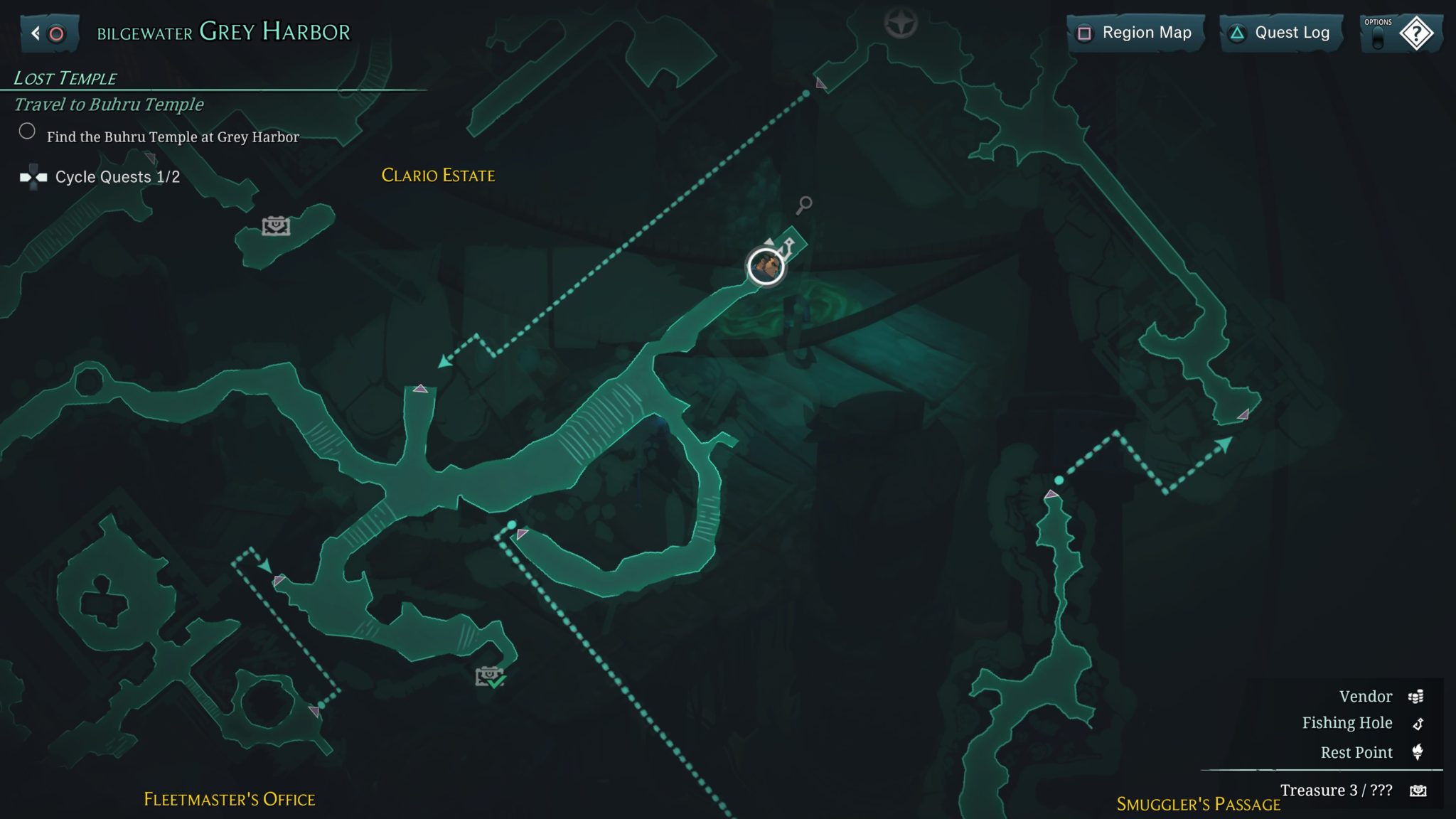Click the Treasure 3 chest icon in legend
The image size is (1456, 819).
coord(1418,791)
